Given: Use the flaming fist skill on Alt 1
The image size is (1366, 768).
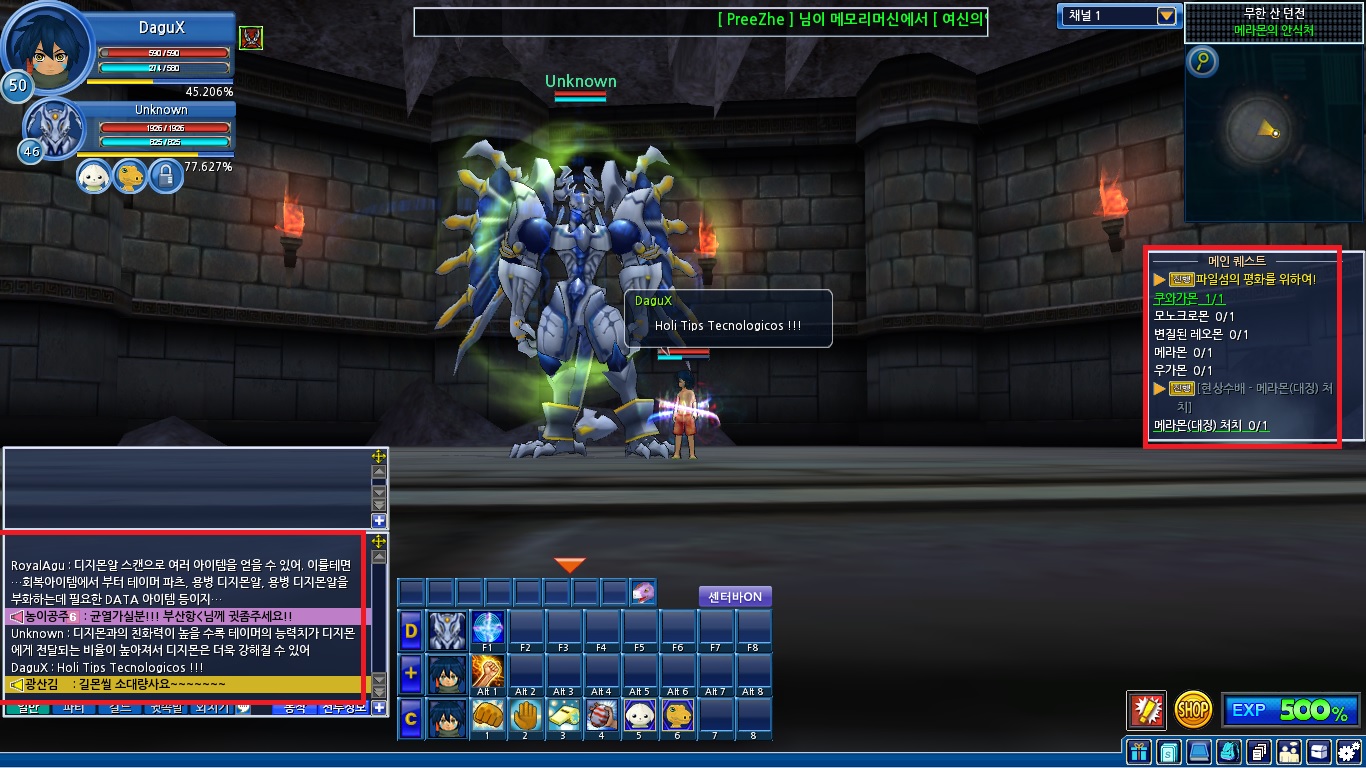Looking at the screenshot, I should 488,674.
